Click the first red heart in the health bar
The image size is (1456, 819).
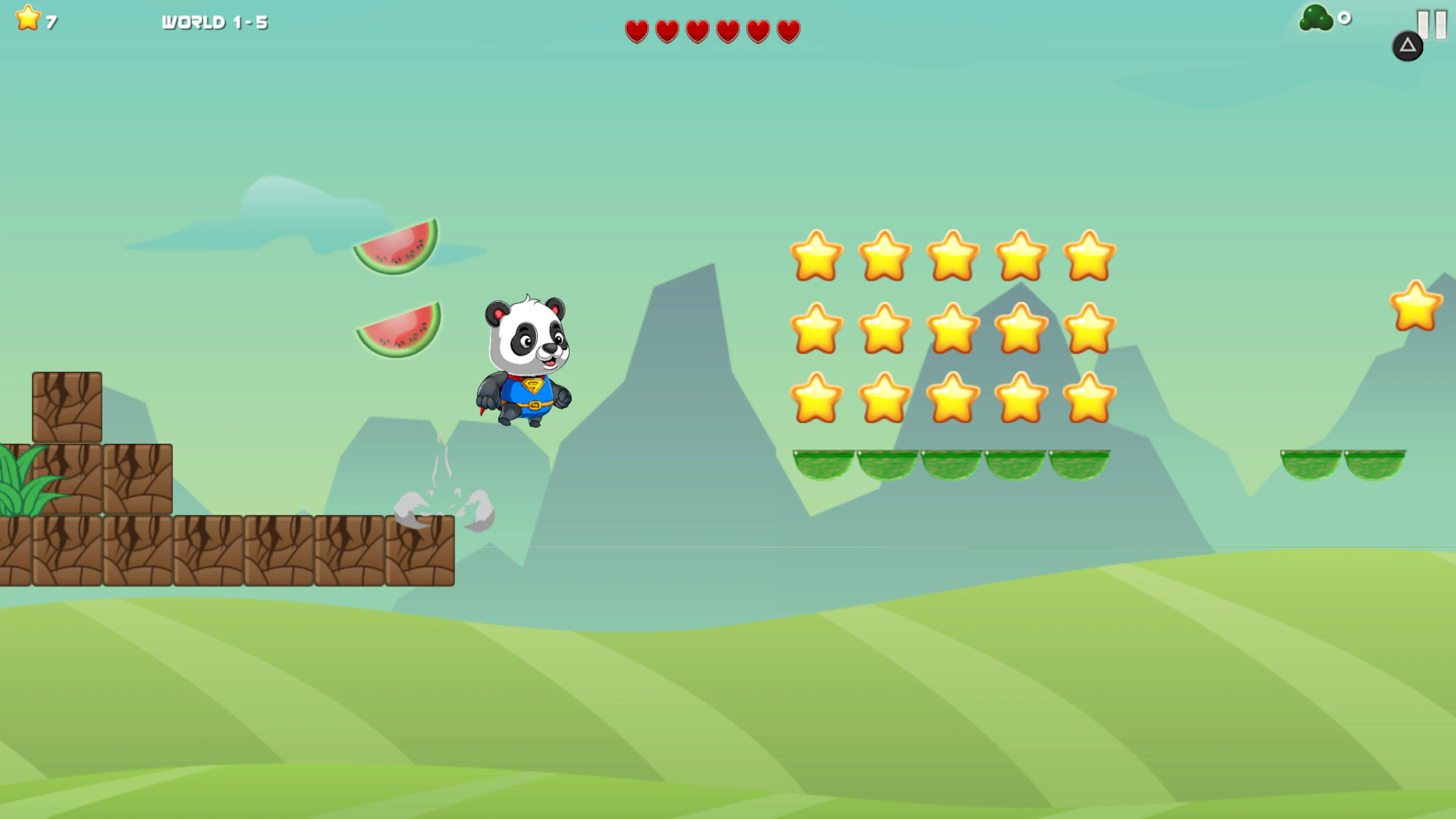click(x=637, y=31)
